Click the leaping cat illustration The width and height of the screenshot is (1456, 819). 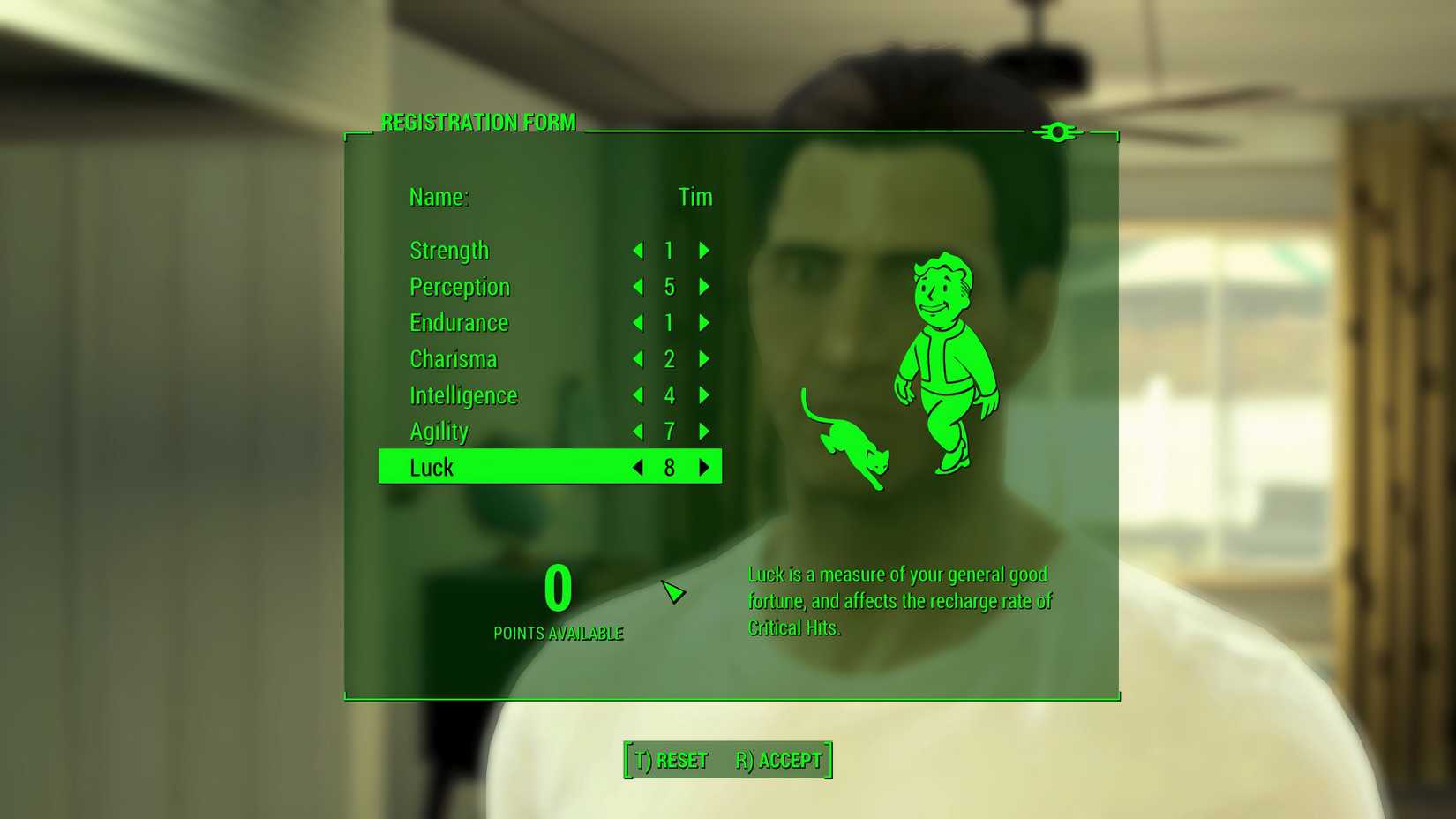click(849, 446)
